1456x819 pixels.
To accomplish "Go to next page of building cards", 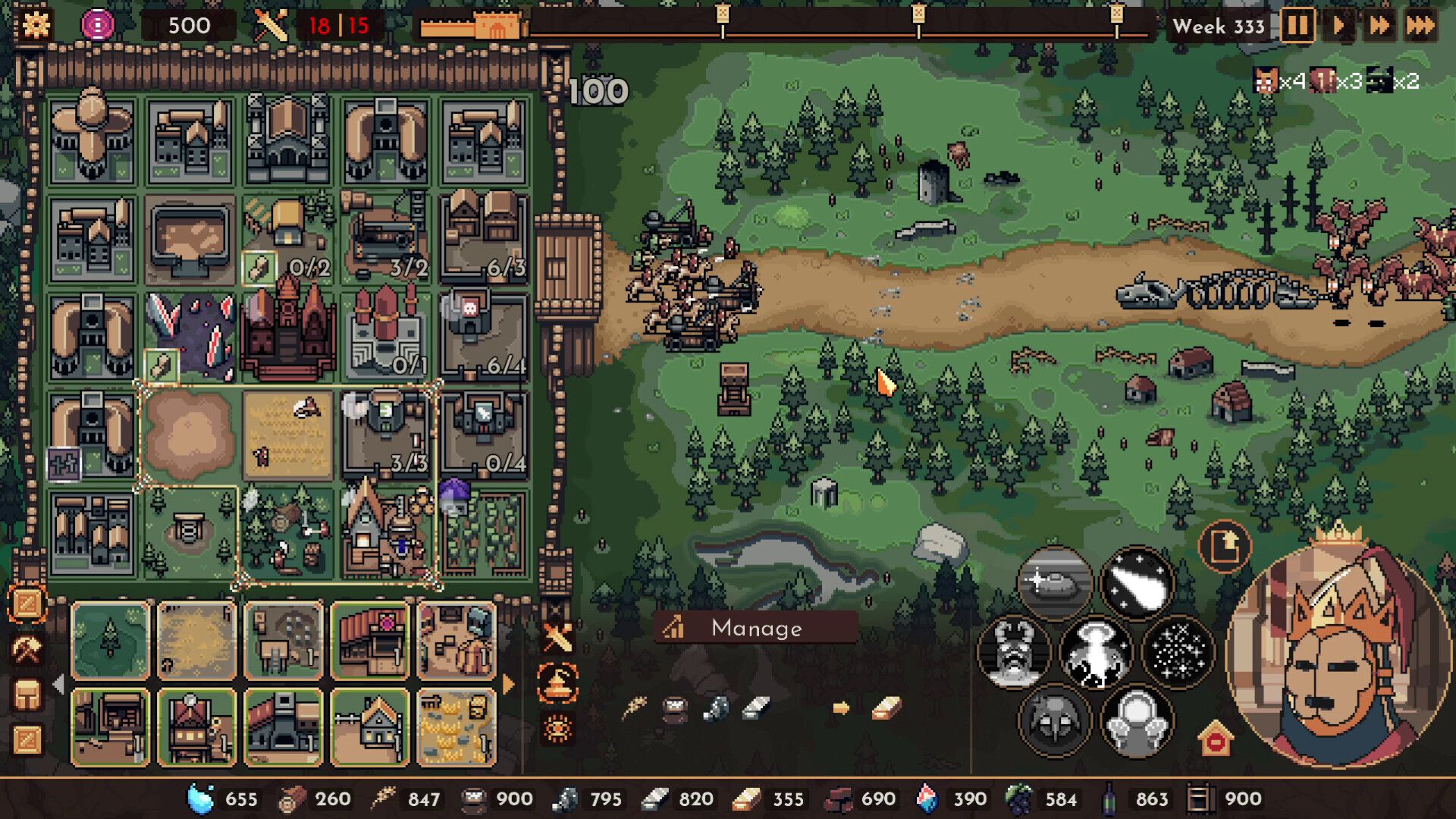I will tap(509, 685).
